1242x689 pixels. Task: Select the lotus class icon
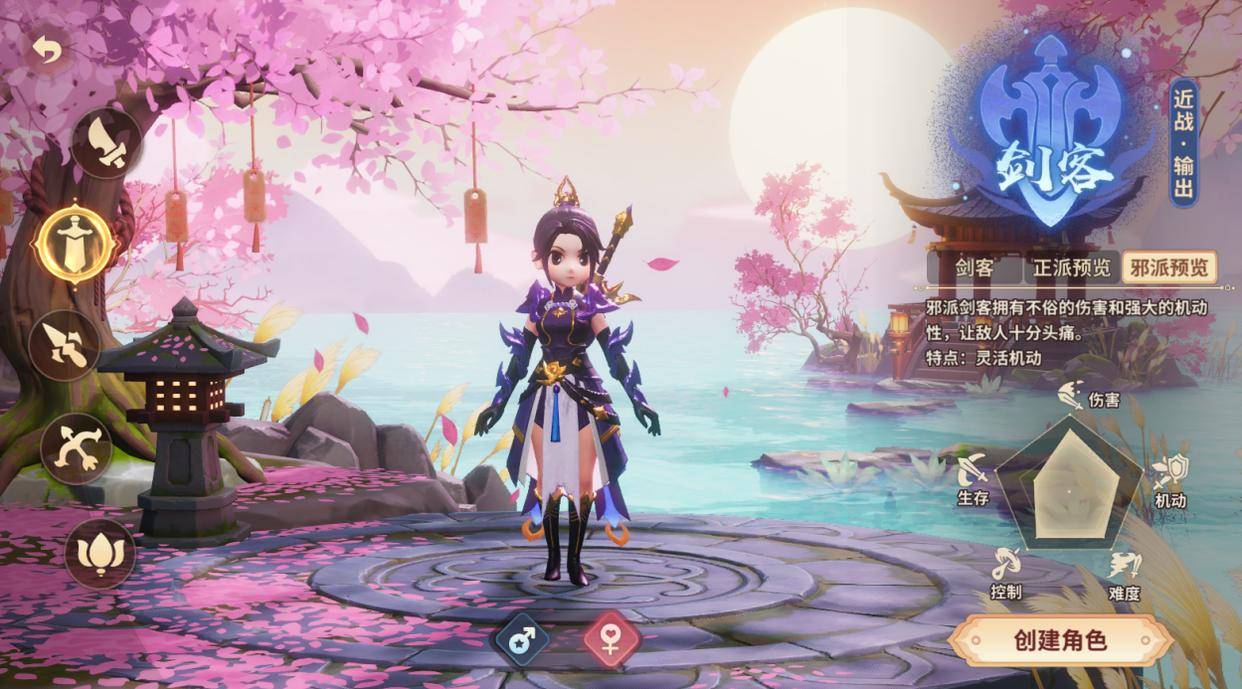click(100, 553)
